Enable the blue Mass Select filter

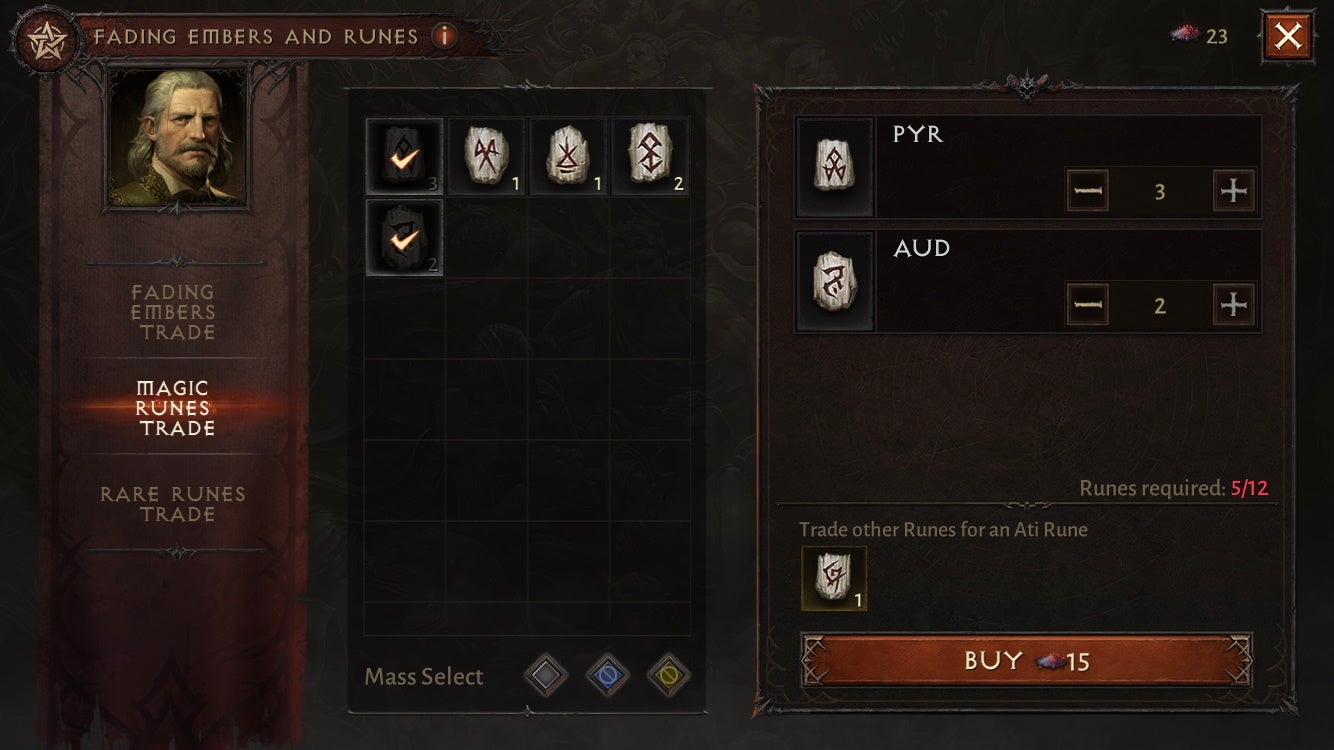(607, 675)
